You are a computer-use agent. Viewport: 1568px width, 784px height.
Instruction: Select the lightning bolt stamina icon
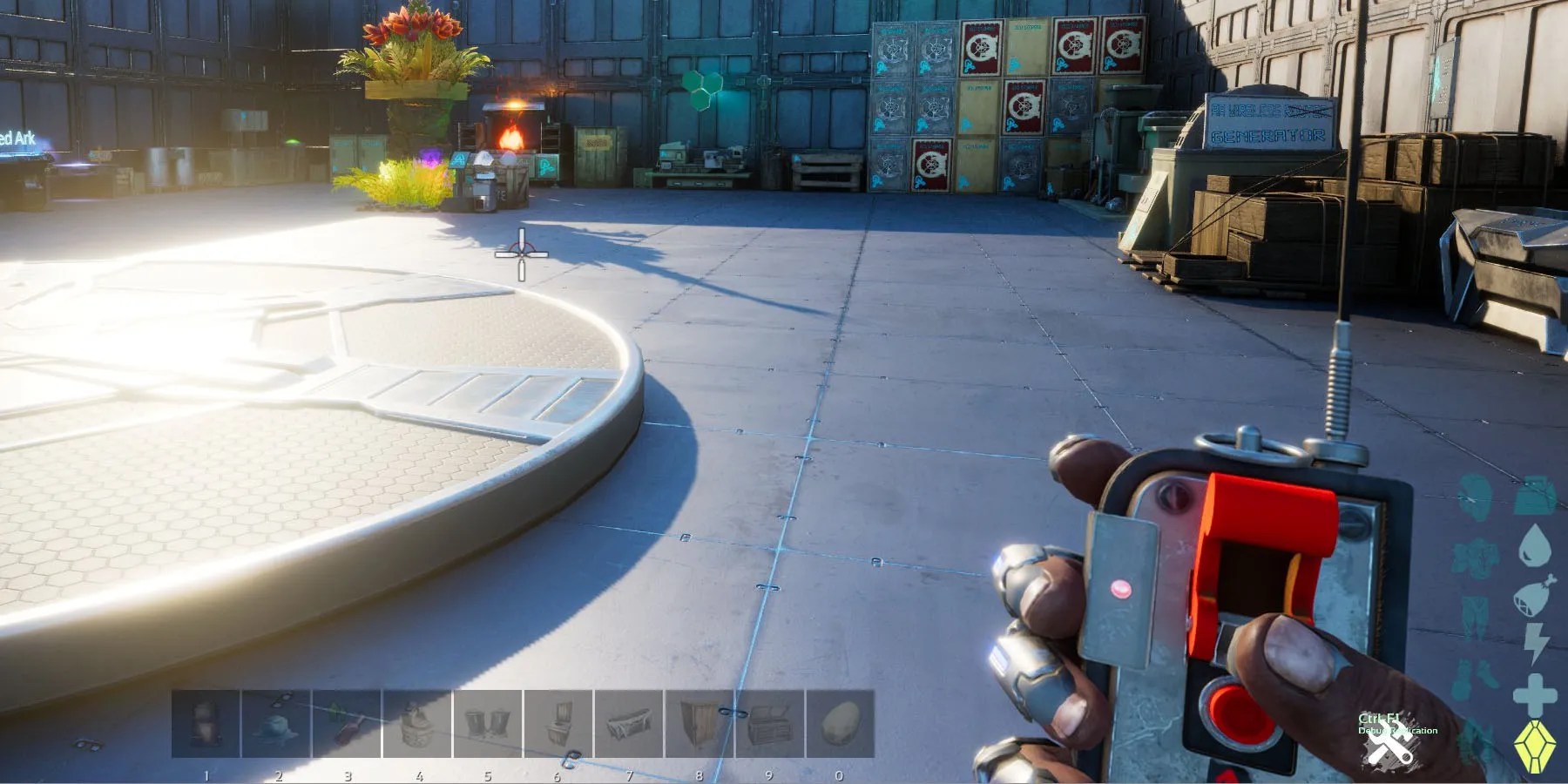click(x=1535, y=643)
